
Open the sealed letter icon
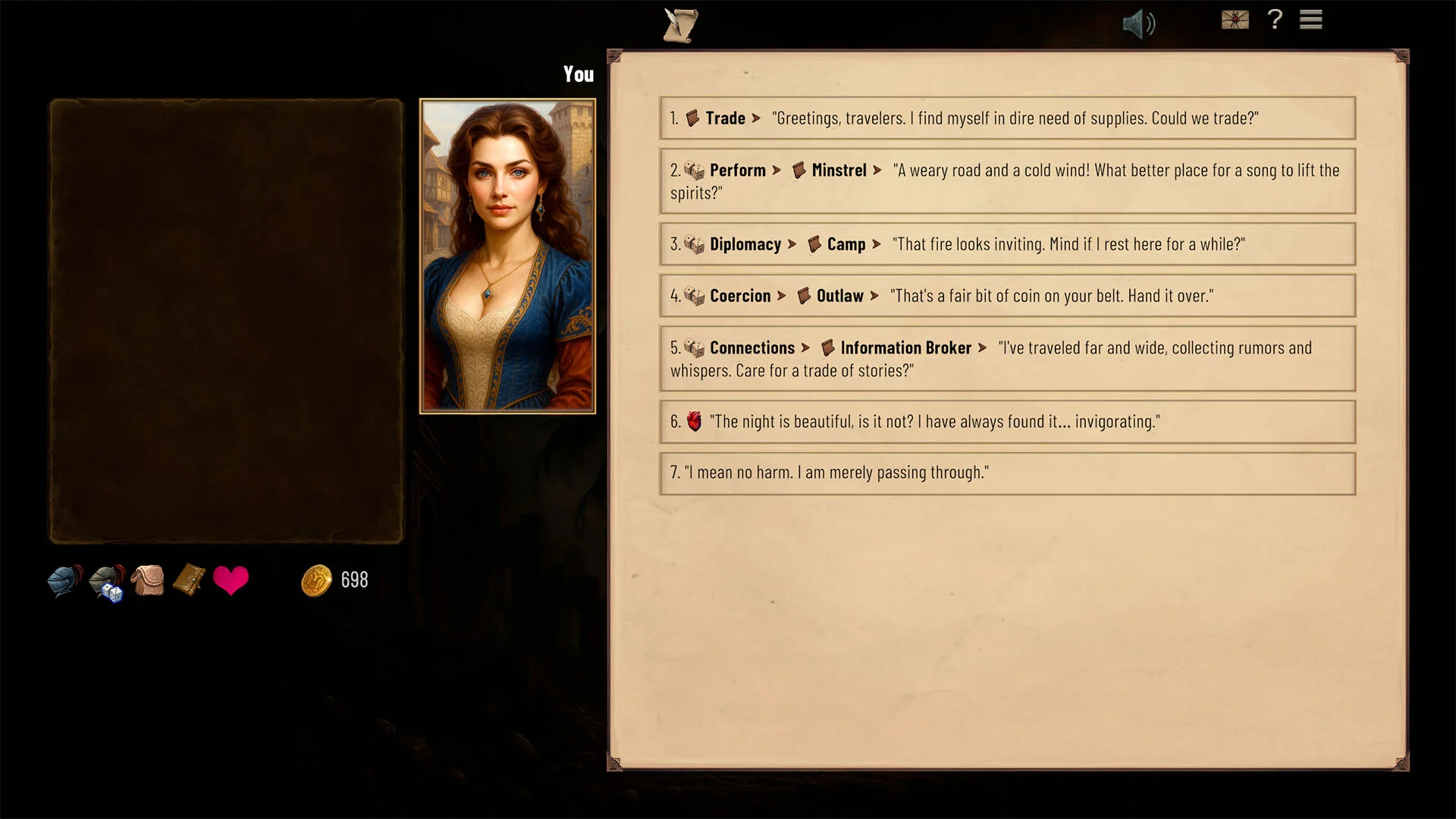(1235, 20)
